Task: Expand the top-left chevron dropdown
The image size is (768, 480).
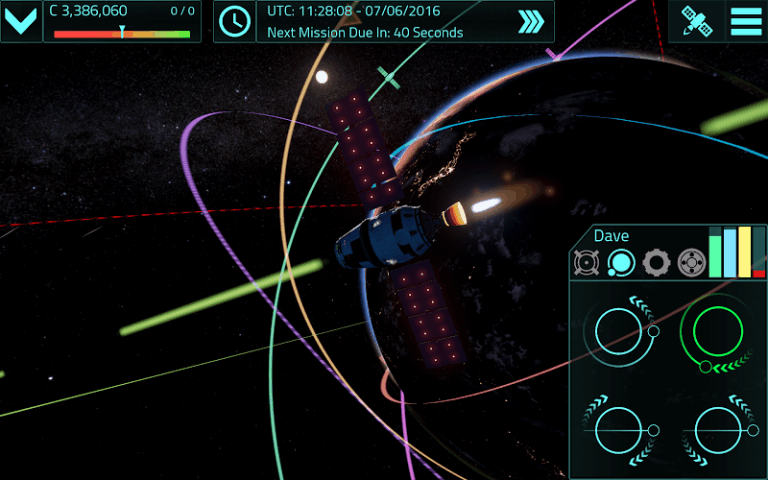Action: [21, 21]
